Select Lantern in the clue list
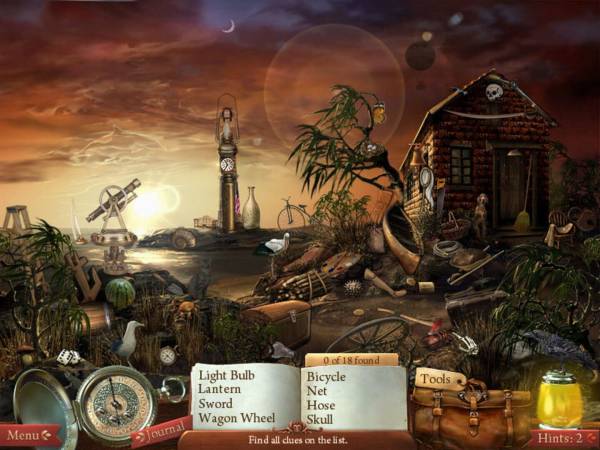Screen dimensions: 600x450 (x=220, y=390)
